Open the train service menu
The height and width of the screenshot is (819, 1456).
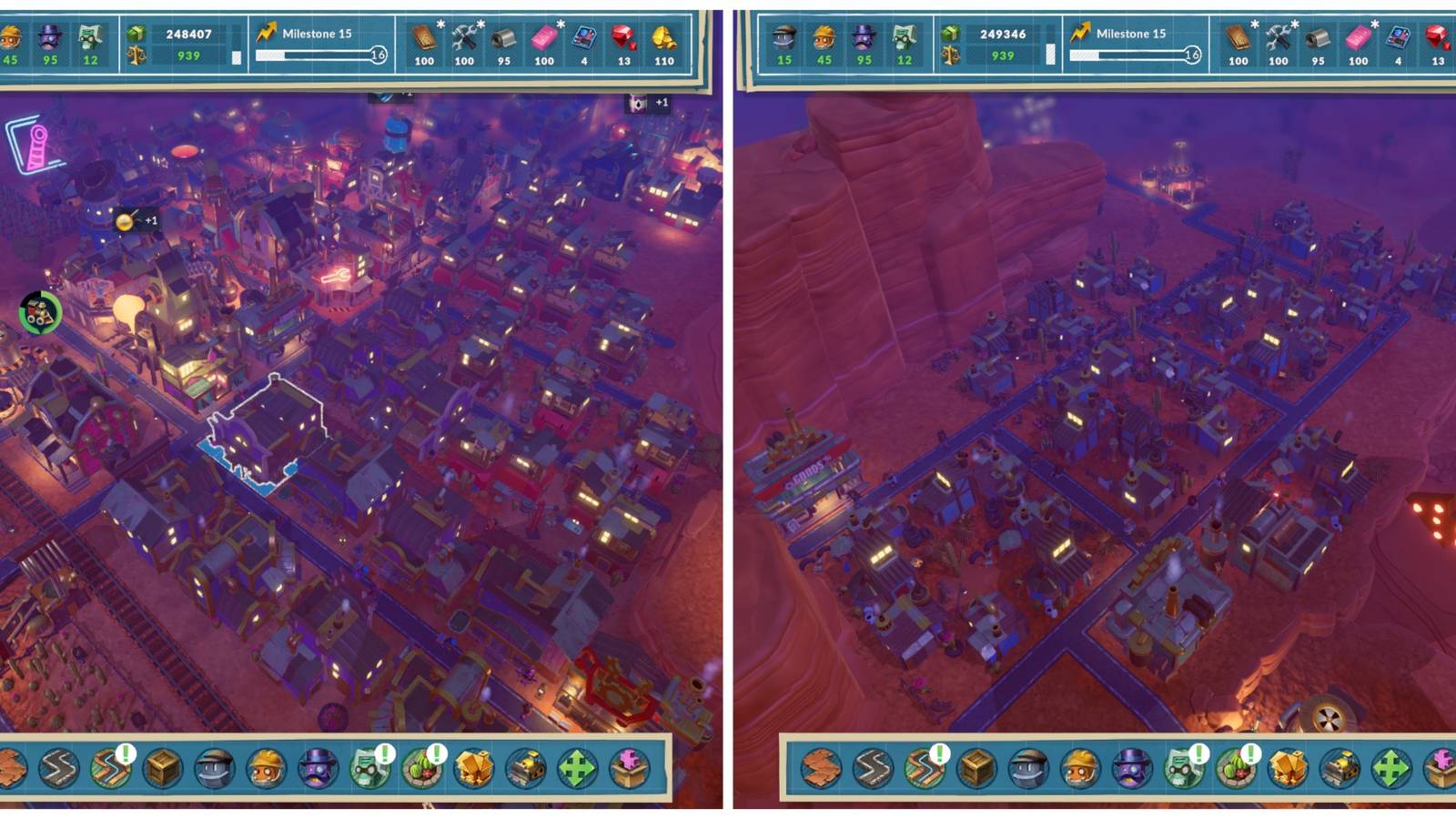(525, 769)
